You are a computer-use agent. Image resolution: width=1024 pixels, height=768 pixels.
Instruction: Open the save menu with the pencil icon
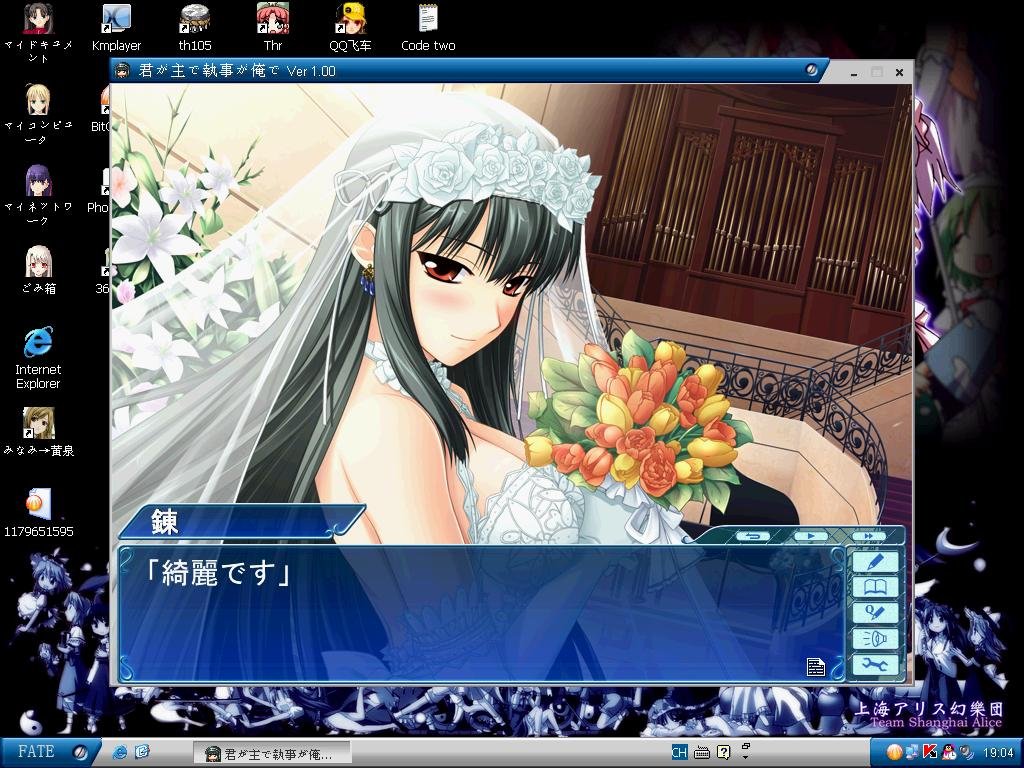tap(875, 562)
